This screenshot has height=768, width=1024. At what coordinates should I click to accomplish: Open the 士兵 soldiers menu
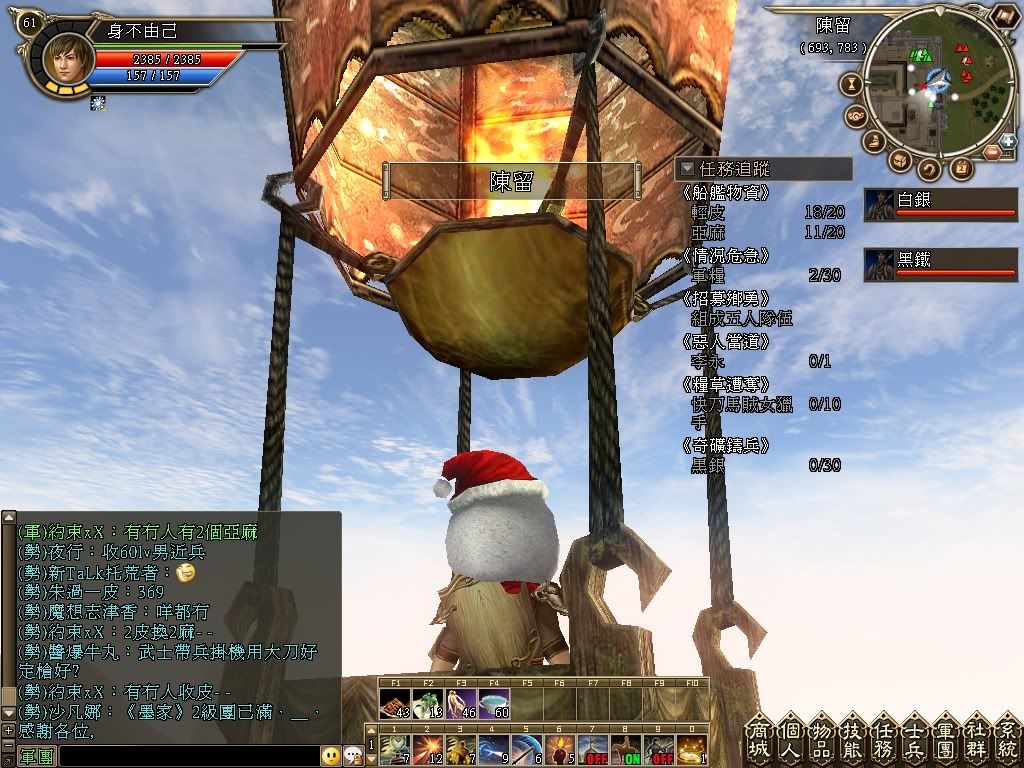click(x=914, y=739)
